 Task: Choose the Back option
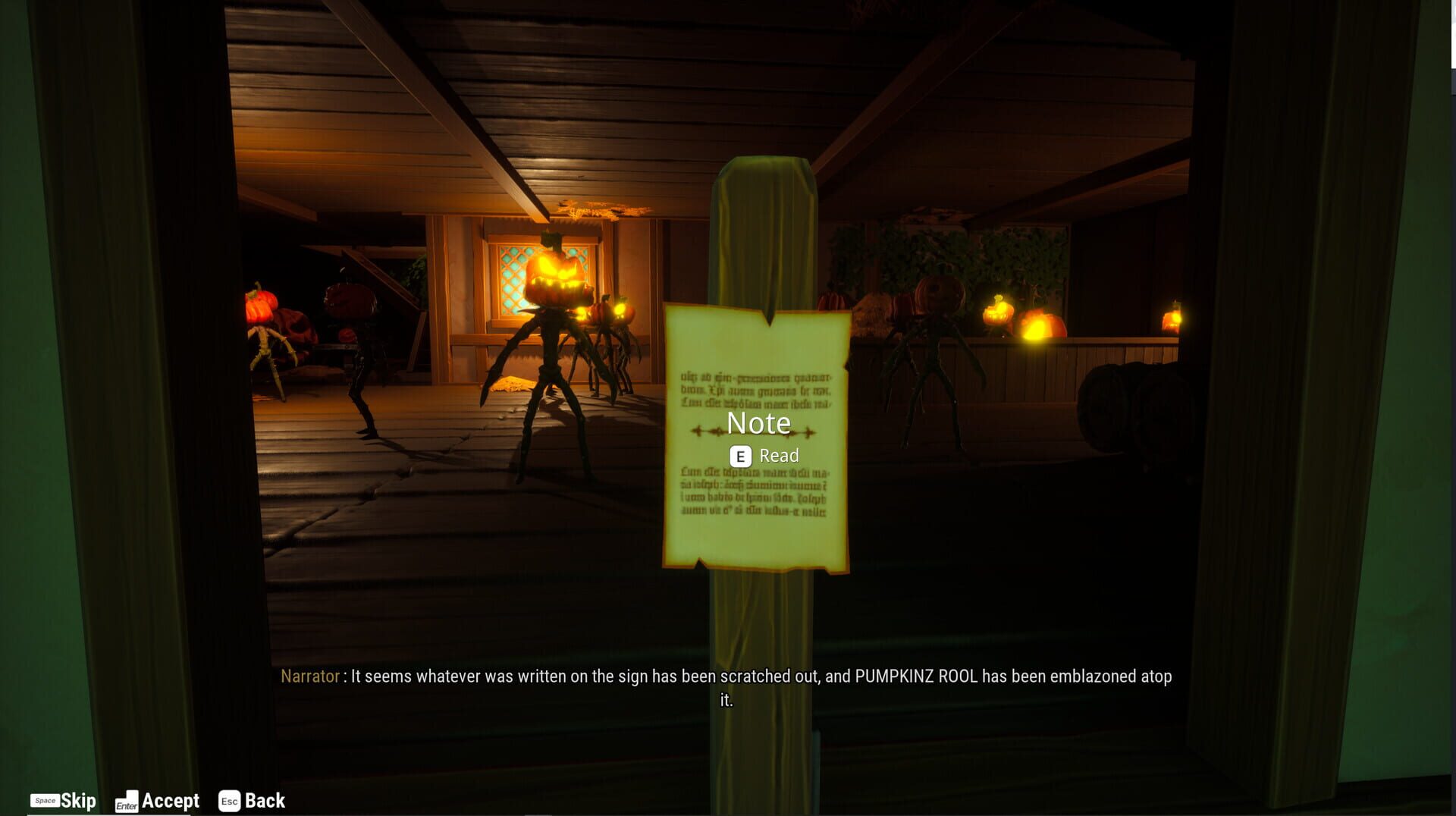[264, 801]
